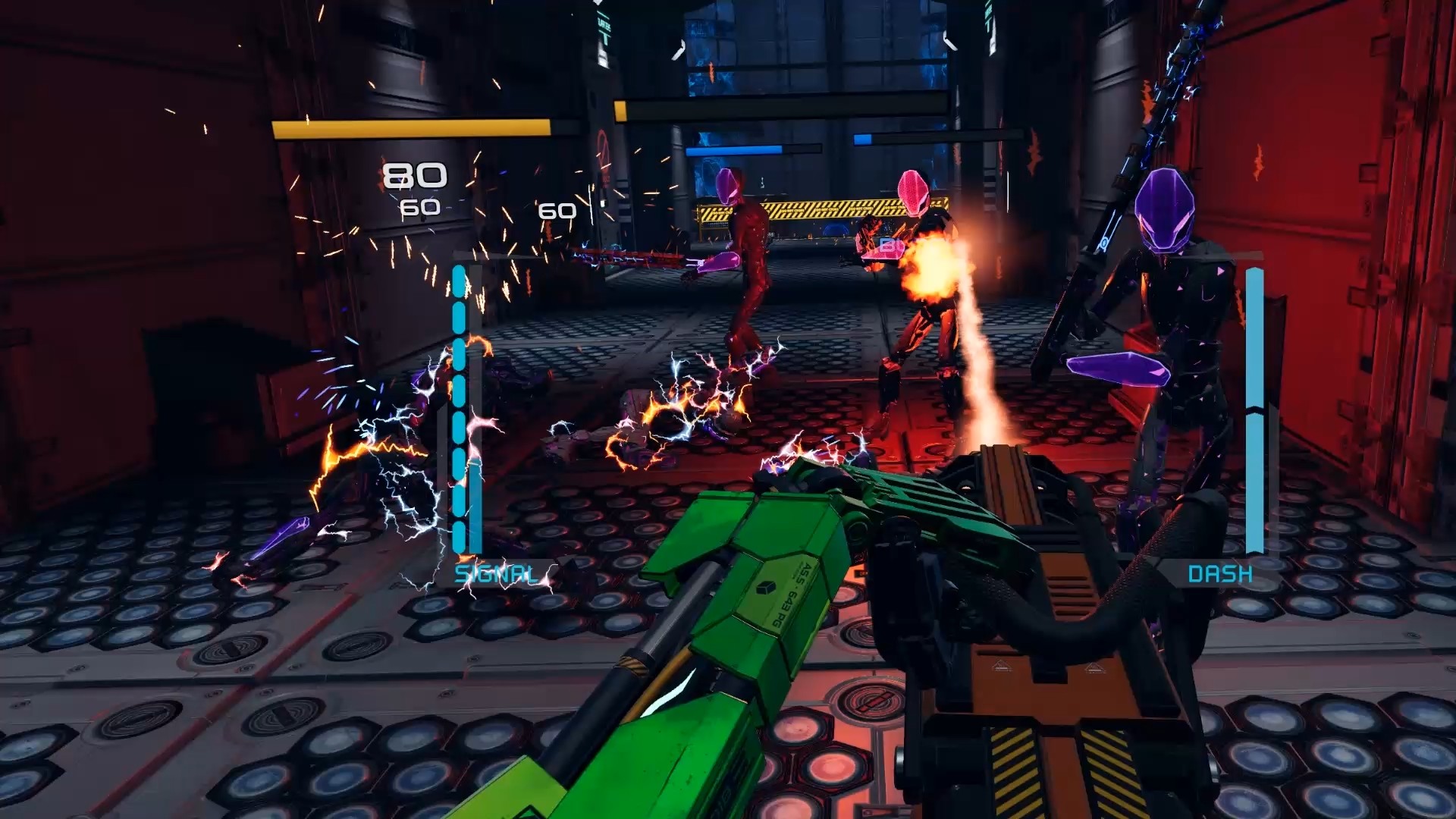Image resolution: width=1456 pixels, height=819 pixels.
Task: Click the center damage number 60
Action: click(559, 210)
